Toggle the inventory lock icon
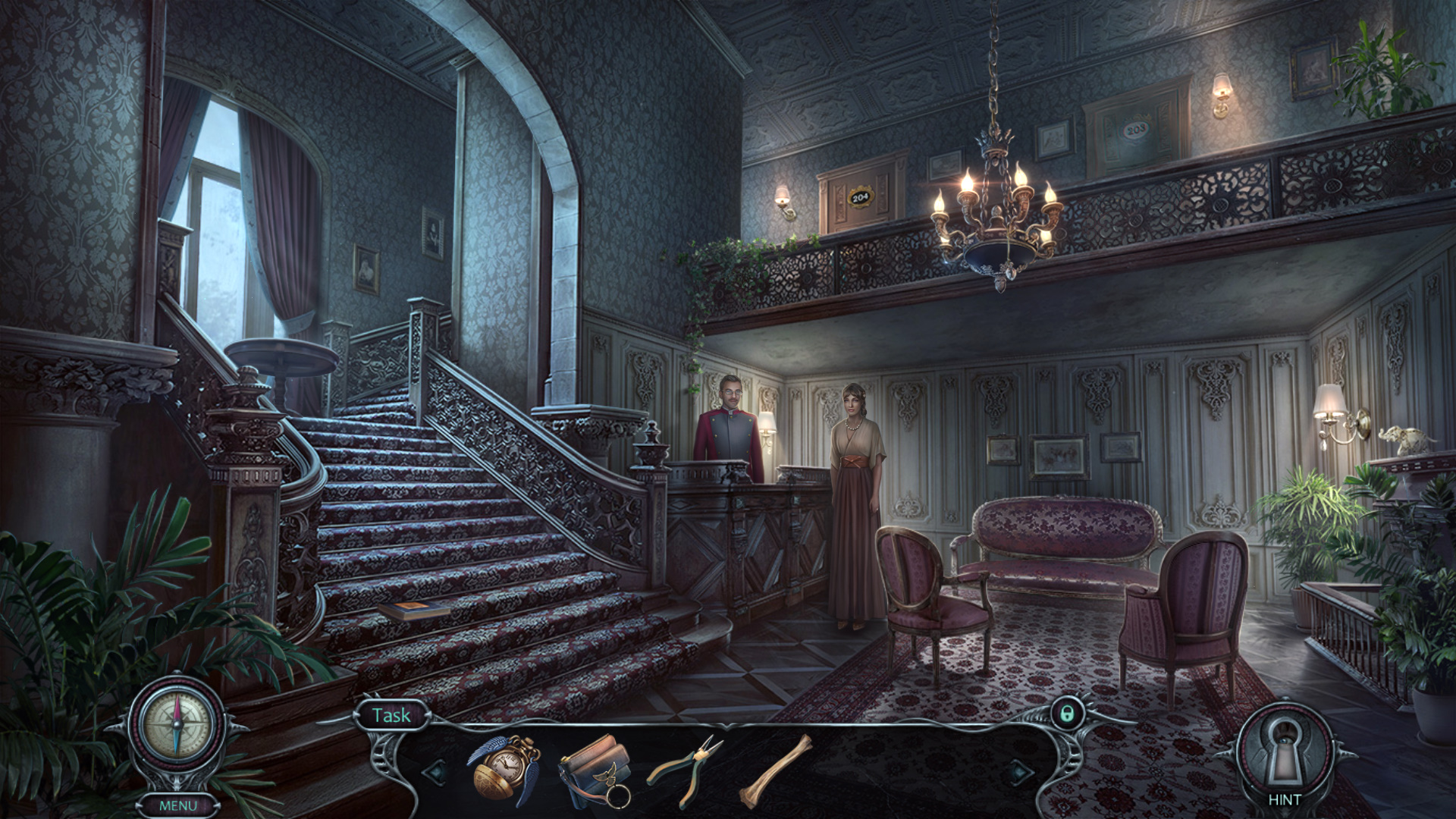This screenshot has height=819, width=1456. [x=1067, y=714]
